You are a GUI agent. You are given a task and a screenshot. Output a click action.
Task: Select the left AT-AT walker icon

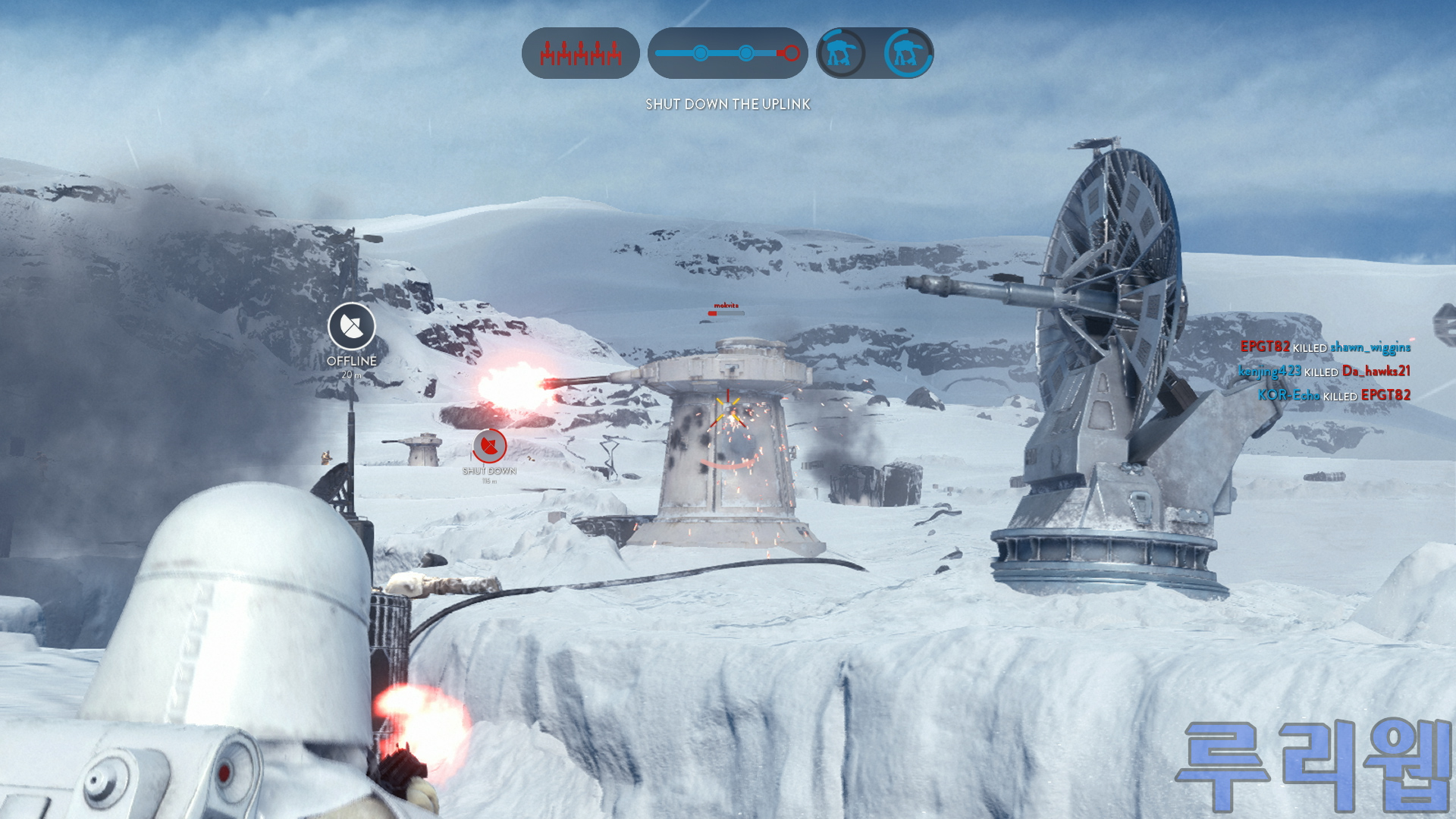click(841, 53)
